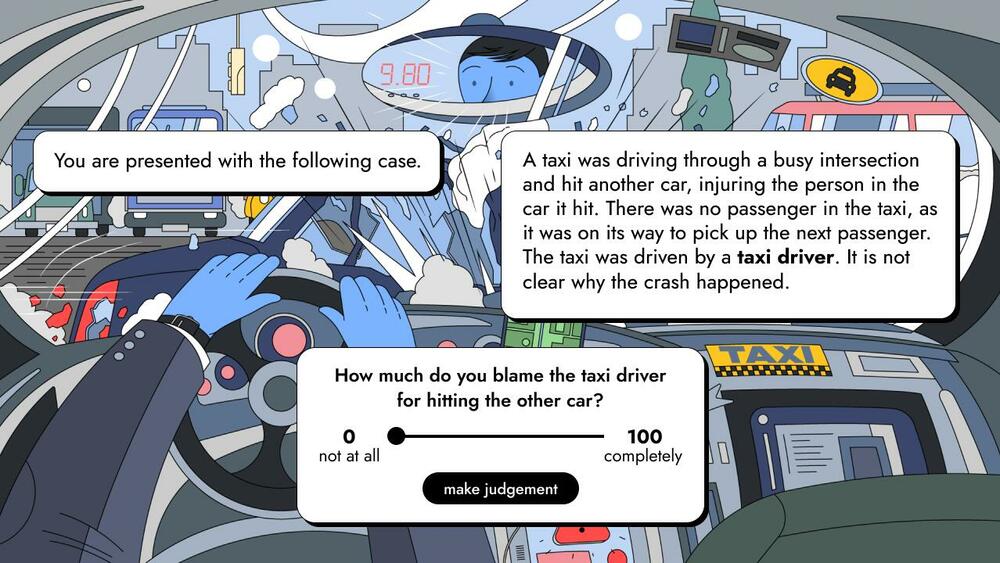
Task: Click the make judgement button
Action: click(x=499, y=489)
